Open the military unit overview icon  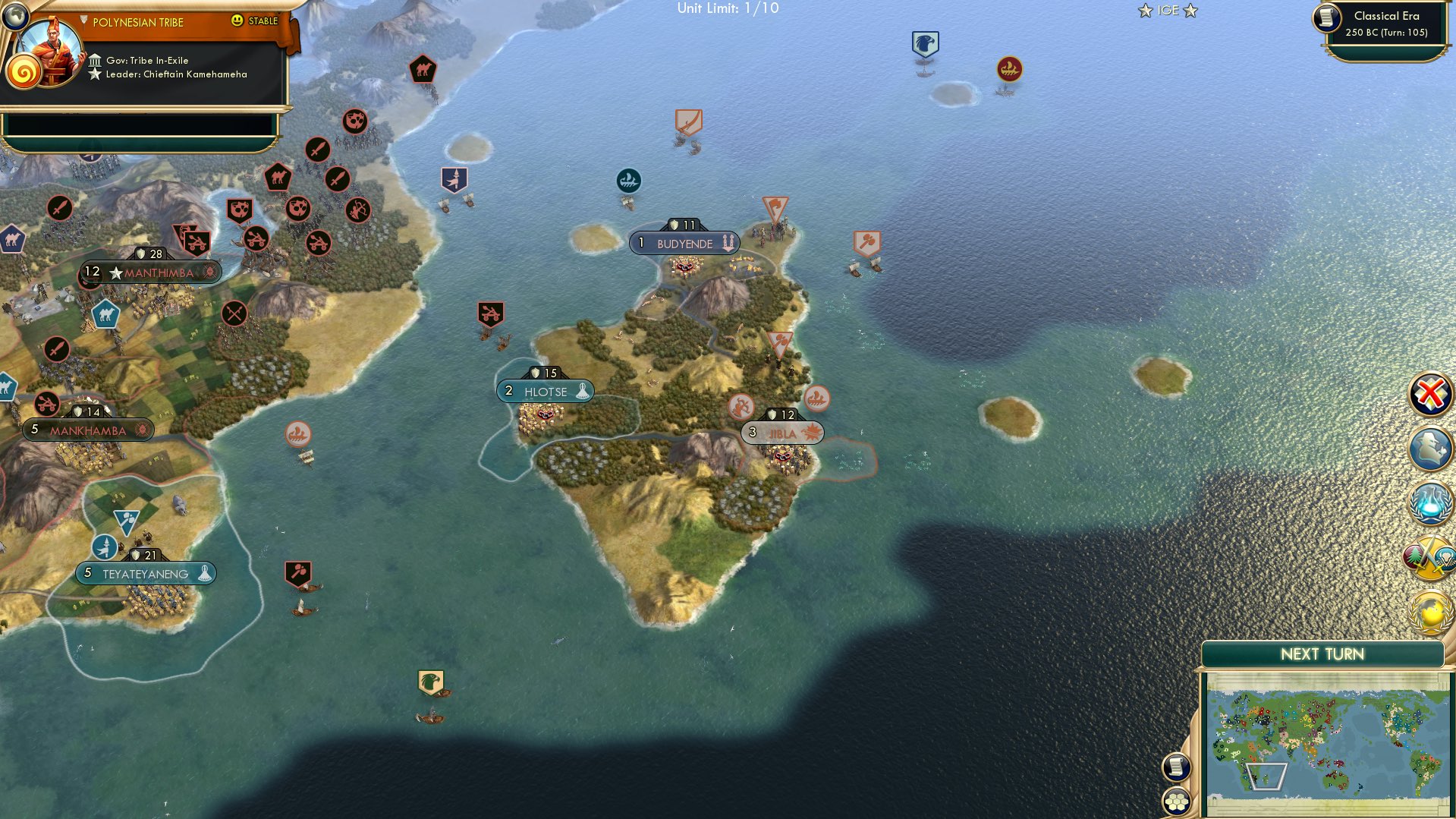click(1431, 446)
